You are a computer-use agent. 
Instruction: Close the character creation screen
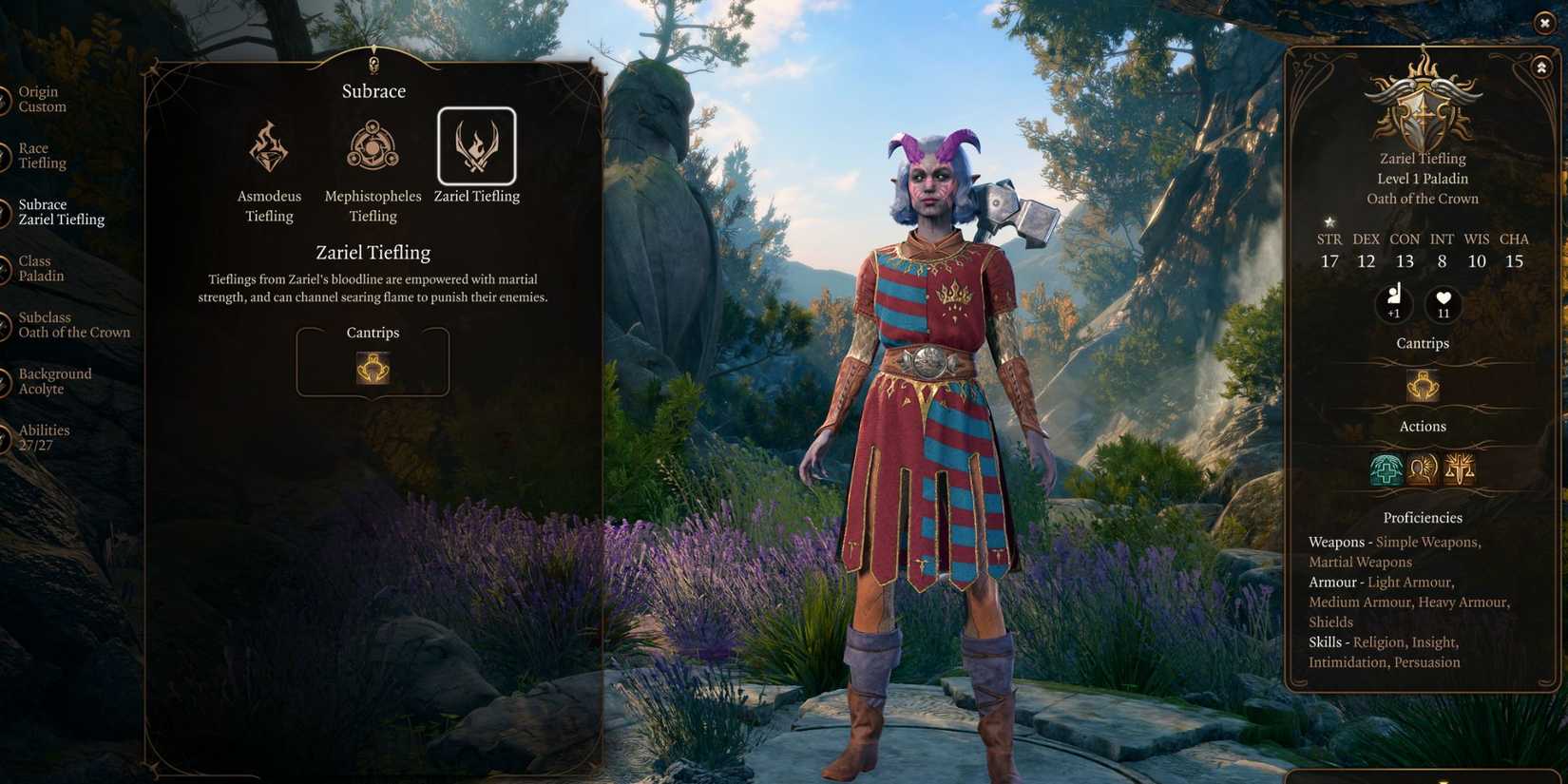1544,23
